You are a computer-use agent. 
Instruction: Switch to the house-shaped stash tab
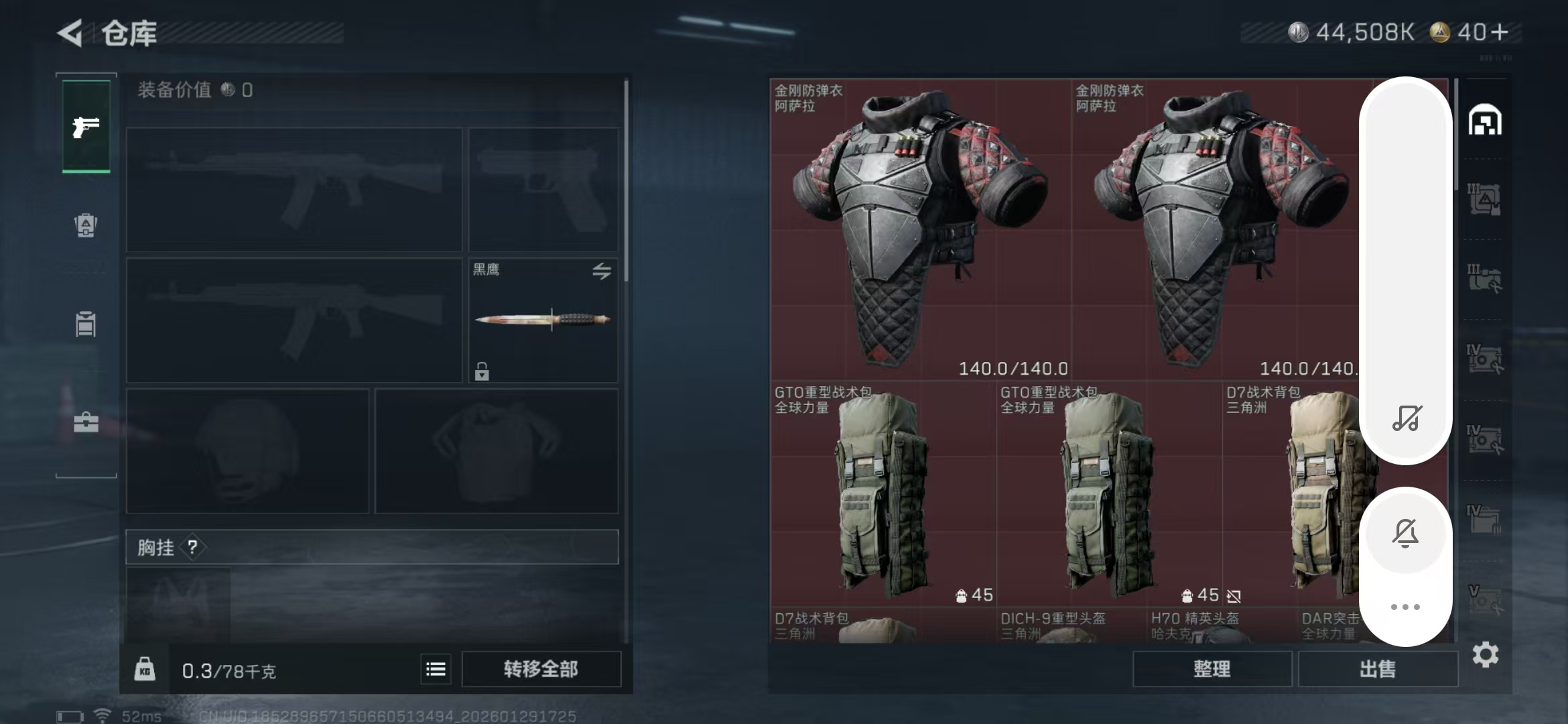click(1485, 121)
